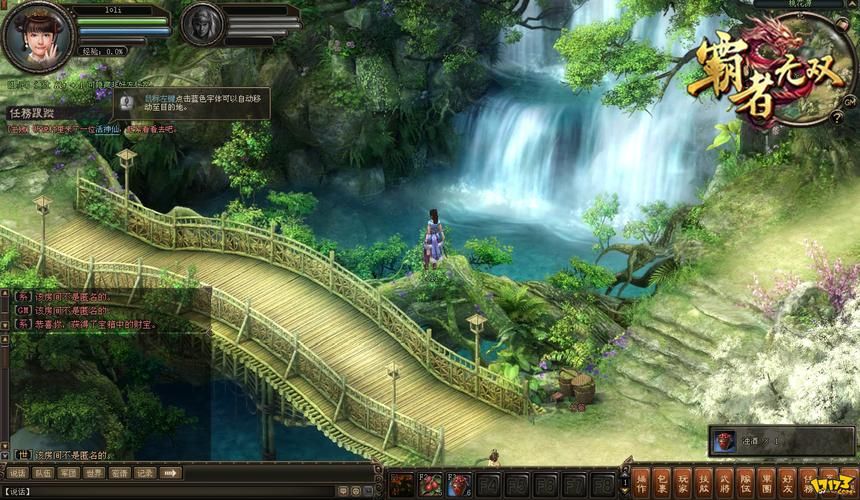
Task: Show the 记录 chat log tab
Action: click(146, 473)
